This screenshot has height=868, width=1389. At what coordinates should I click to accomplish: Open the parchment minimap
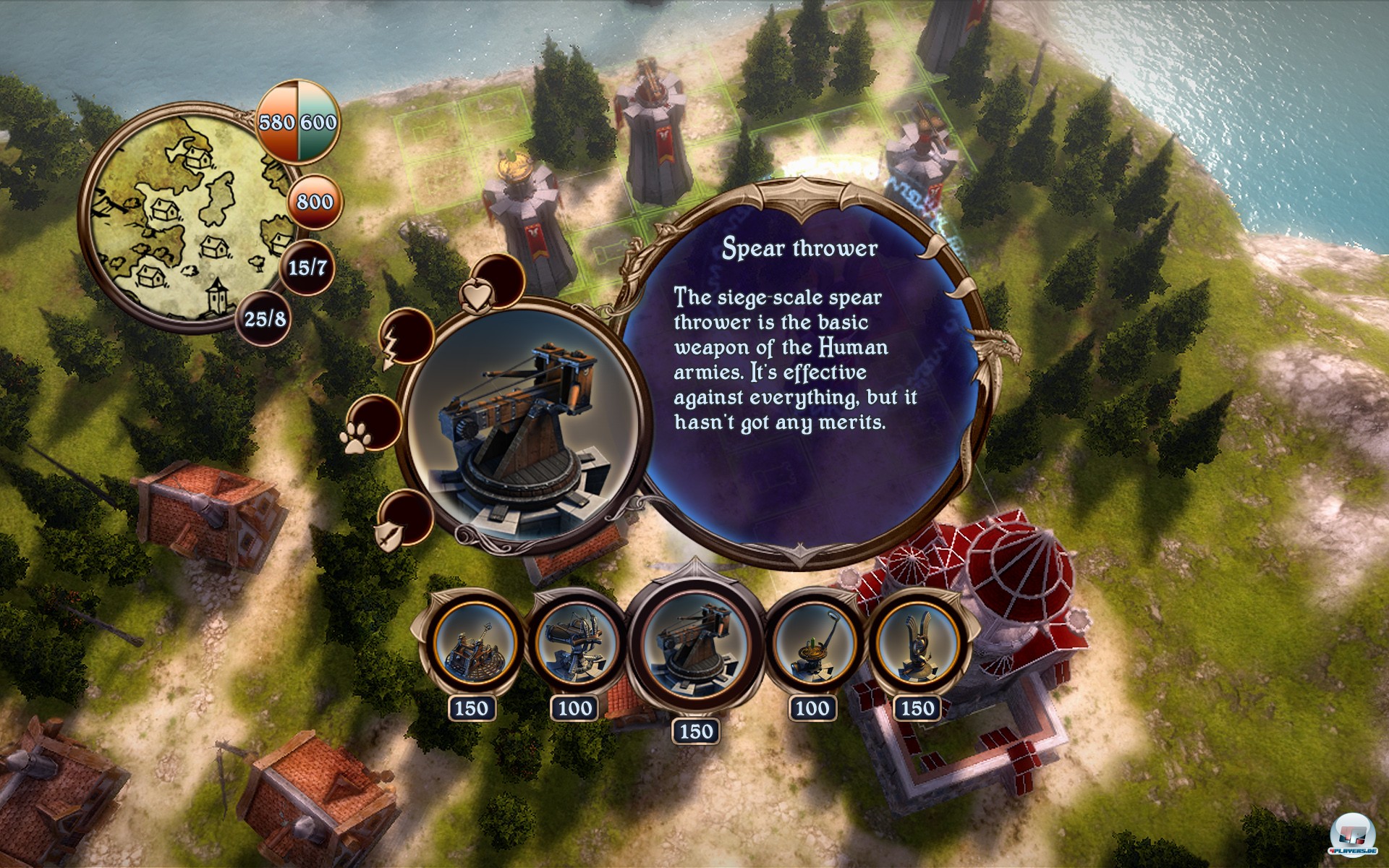(187, 217)
